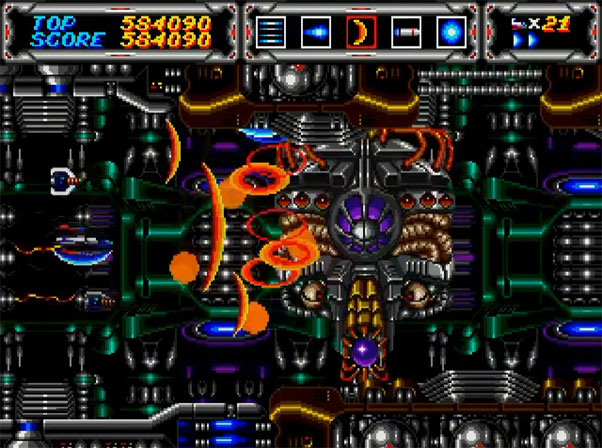602x448 pixels.
Task: Activate the glowing blue orb weapon
Action: point(449,32)
